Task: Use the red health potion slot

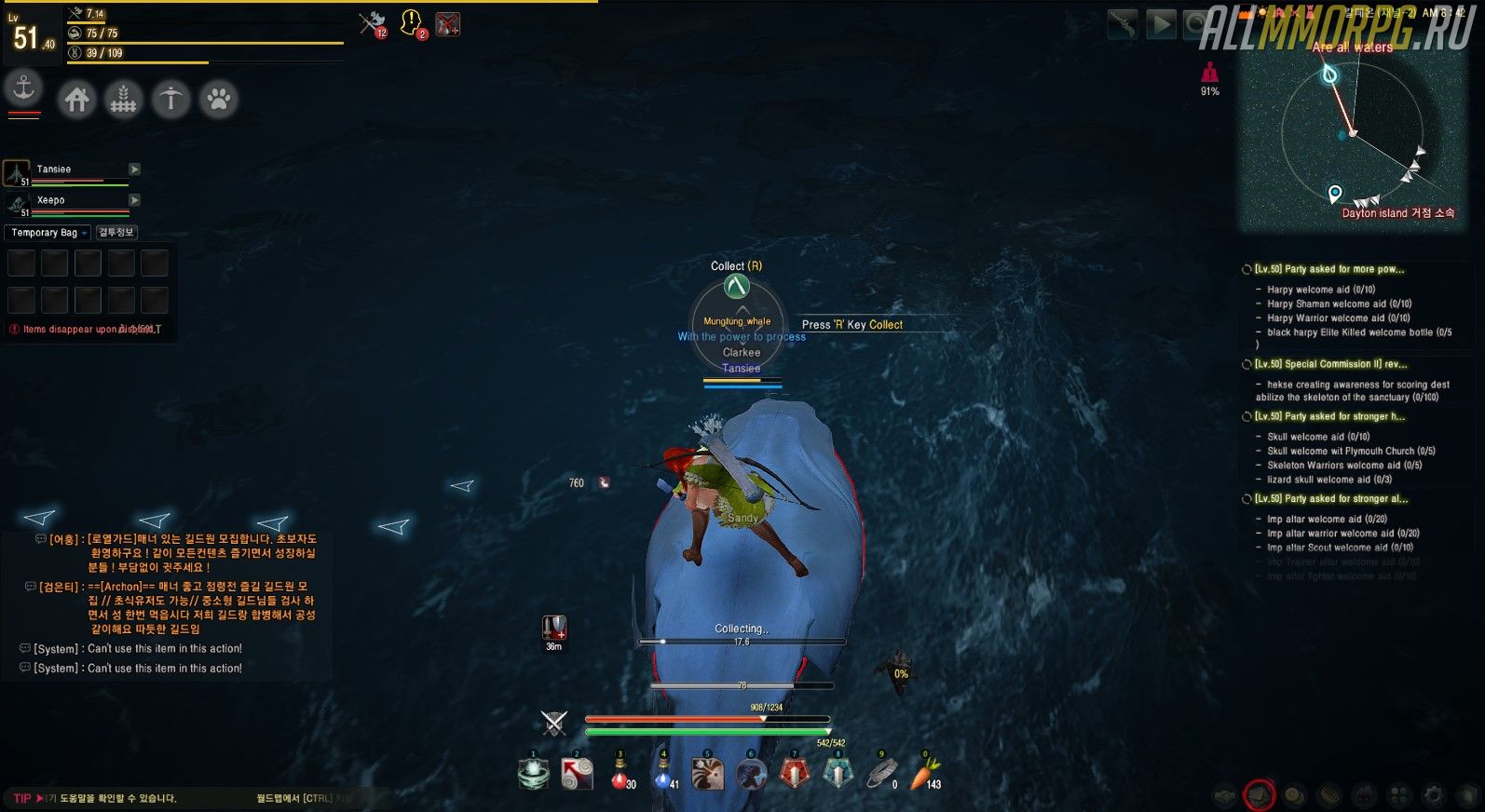Action: (x=620, y=774)
